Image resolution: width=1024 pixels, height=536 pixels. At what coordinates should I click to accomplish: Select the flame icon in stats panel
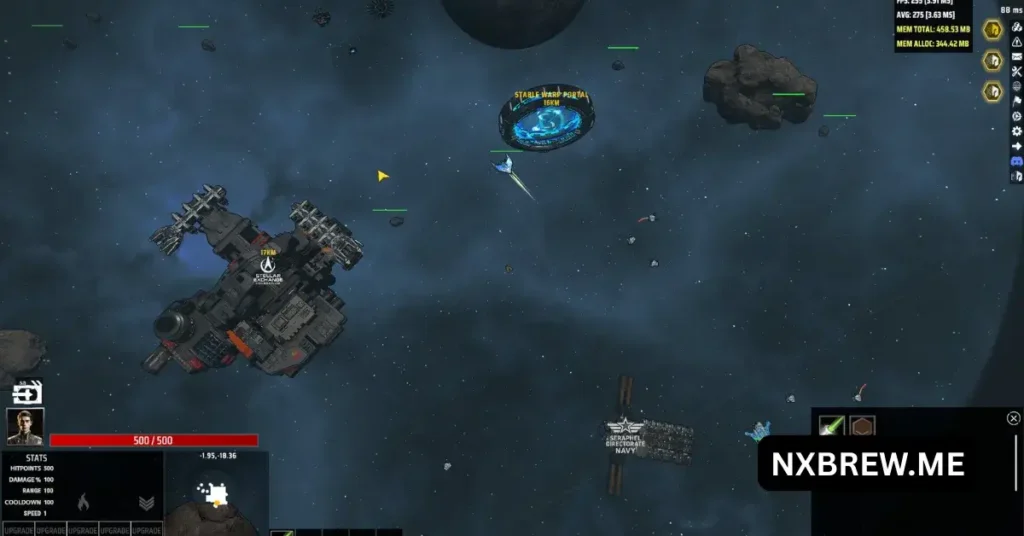[x=84, y=502]
